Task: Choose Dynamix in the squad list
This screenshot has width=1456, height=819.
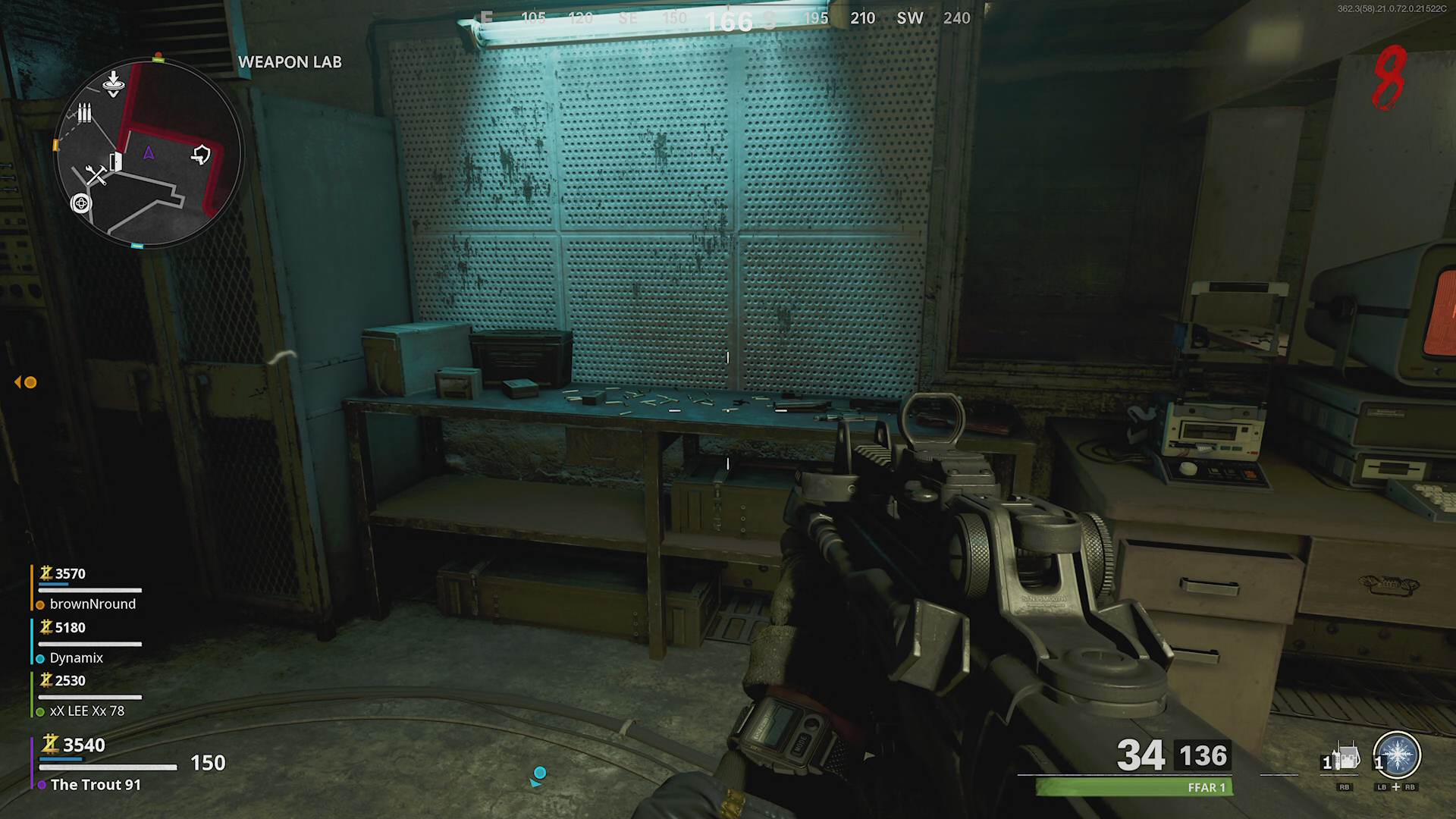Action: 76,657
